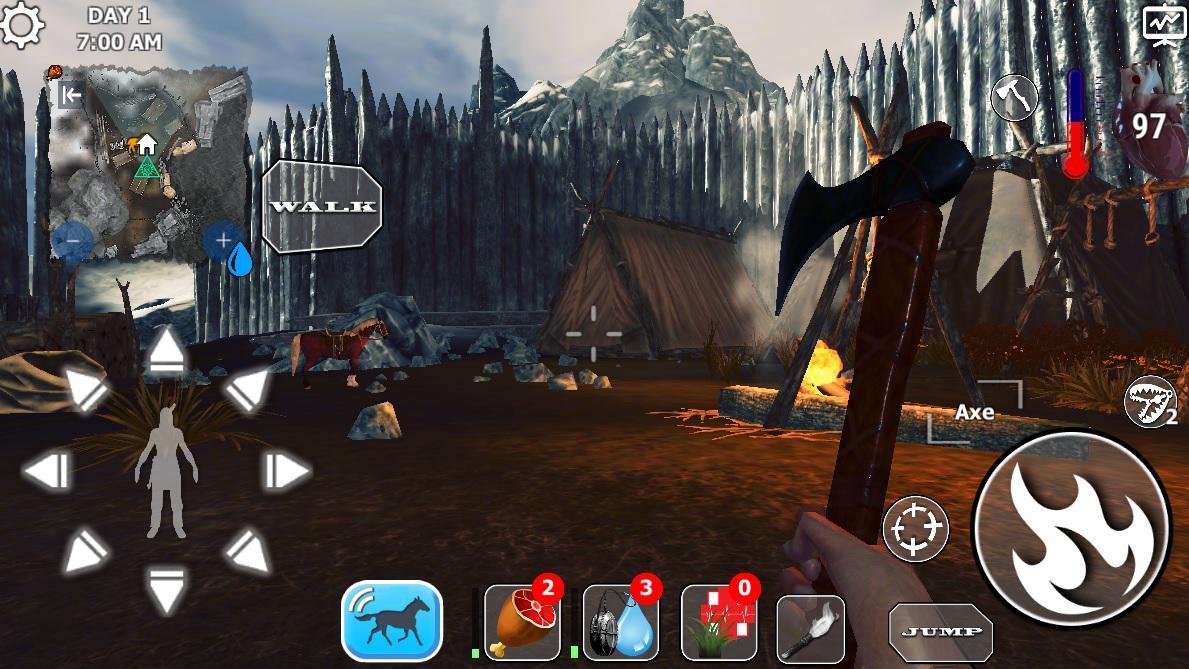Tap the strafe left arrow
The width and height of the screenshot is (1189, 669).
(47, 470)
